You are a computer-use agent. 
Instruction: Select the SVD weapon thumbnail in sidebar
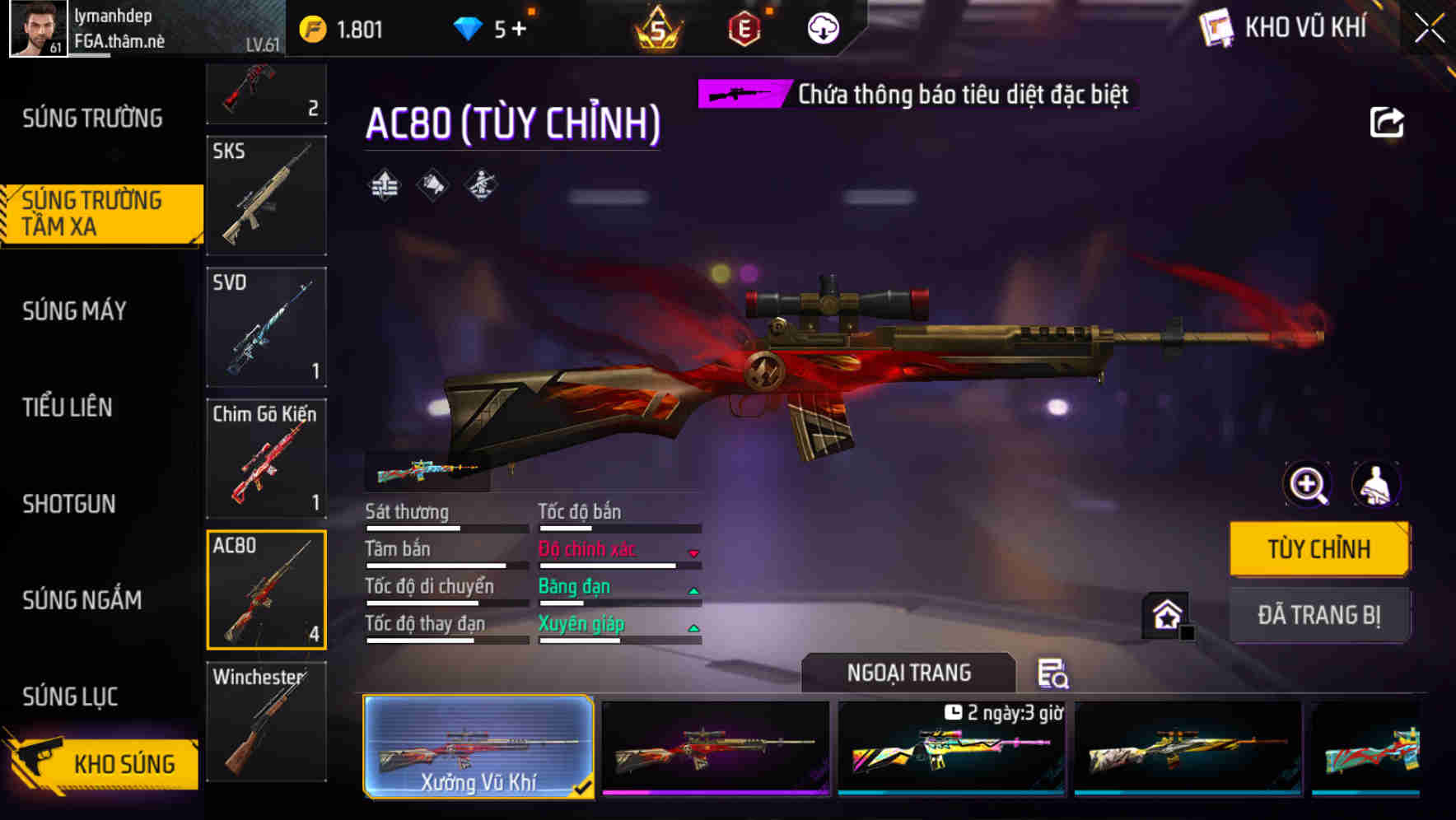click(x=266, y=327)
